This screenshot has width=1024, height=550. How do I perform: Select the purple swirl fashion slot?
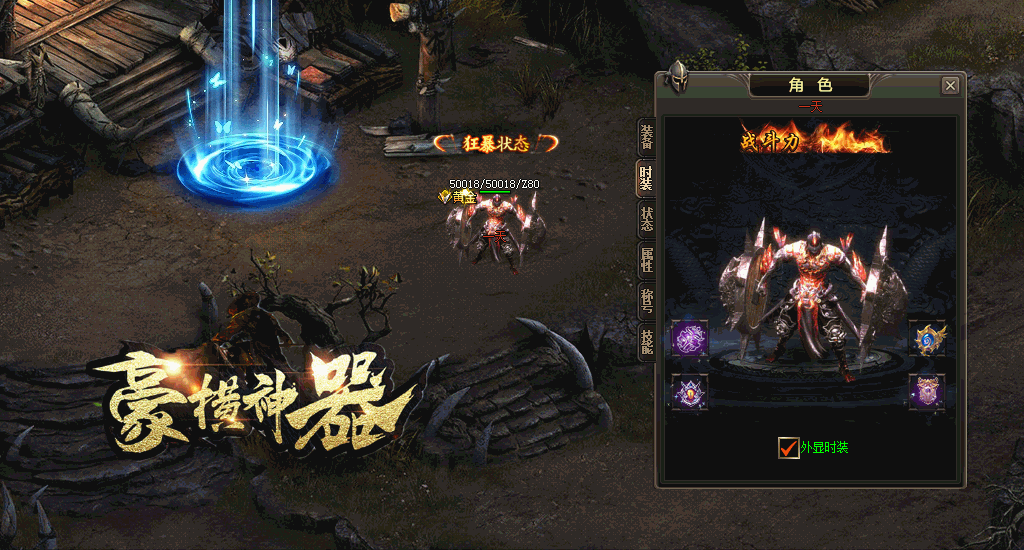pyautogui.click(x=690, y=338)
